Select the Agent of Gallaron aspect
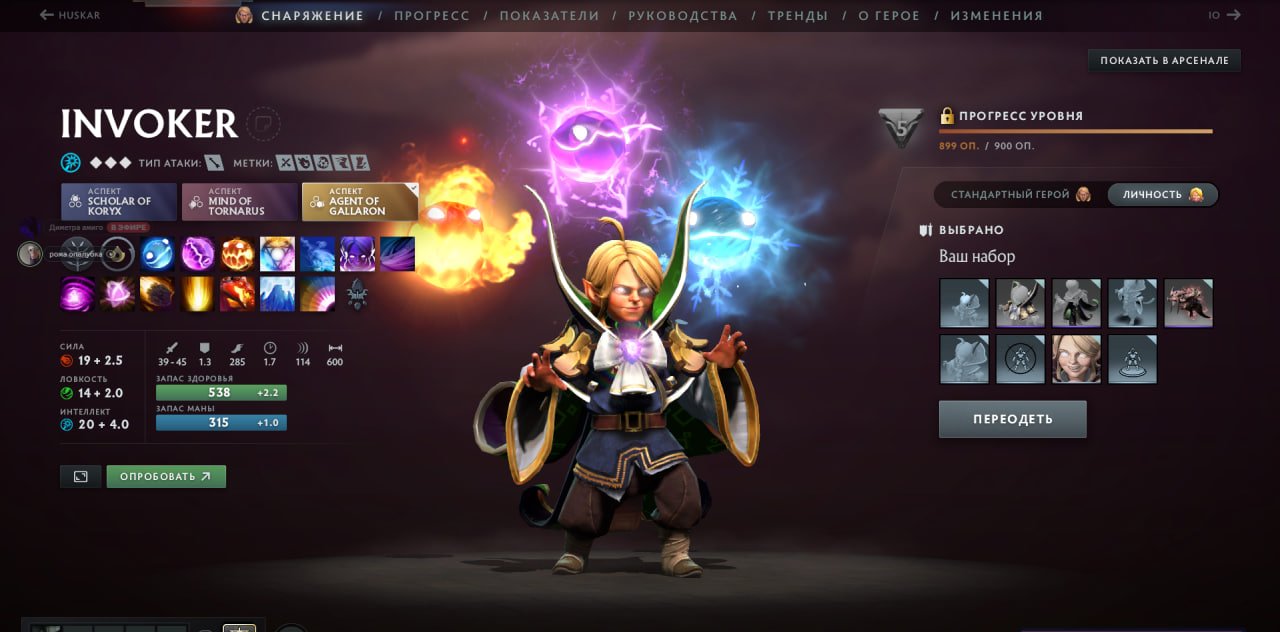The height and width of the screenshot is (632, 1280). click(x=360, y=201)
